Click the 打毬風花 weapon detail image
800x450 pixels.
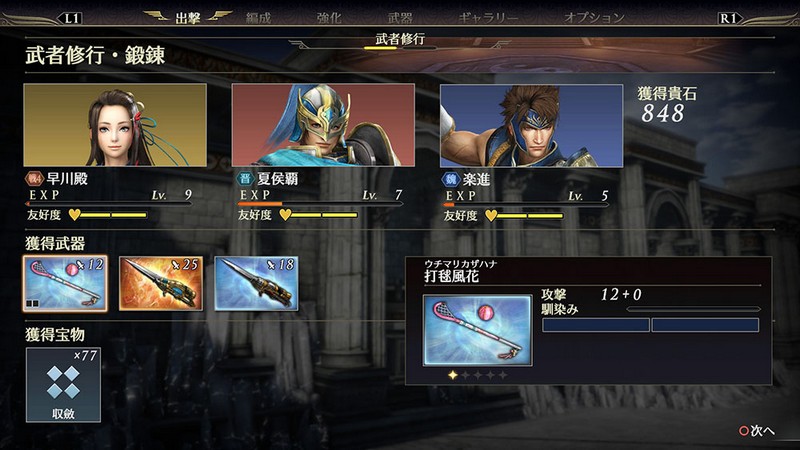[x=477, y=329]
